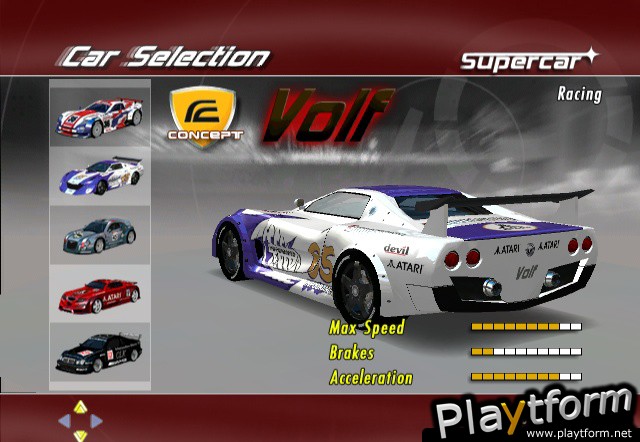This screenshot has width=640, height=442.
Task: Select the red Atari car thumbnail
Action: 100,293
